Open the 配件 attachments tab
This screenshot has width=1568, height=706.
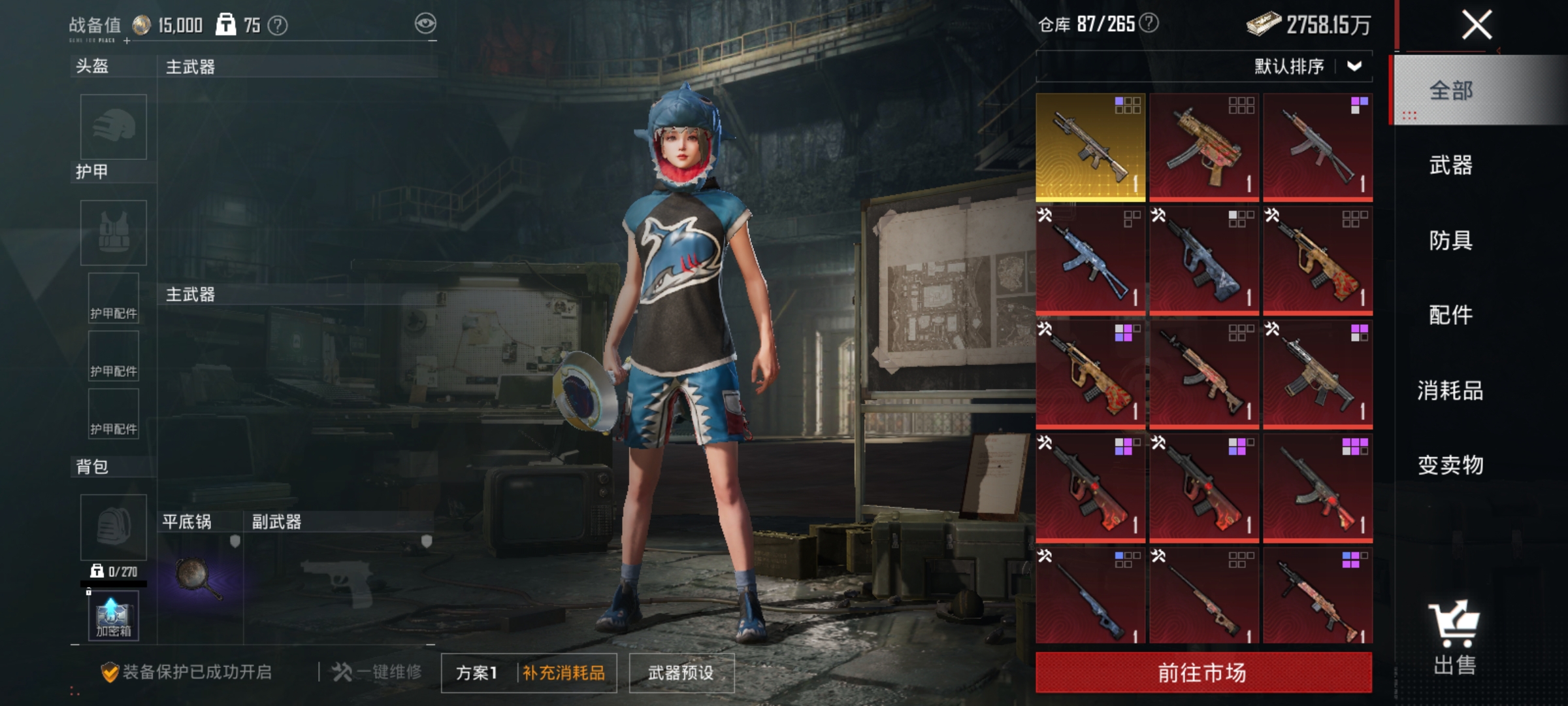point(1451,315)
